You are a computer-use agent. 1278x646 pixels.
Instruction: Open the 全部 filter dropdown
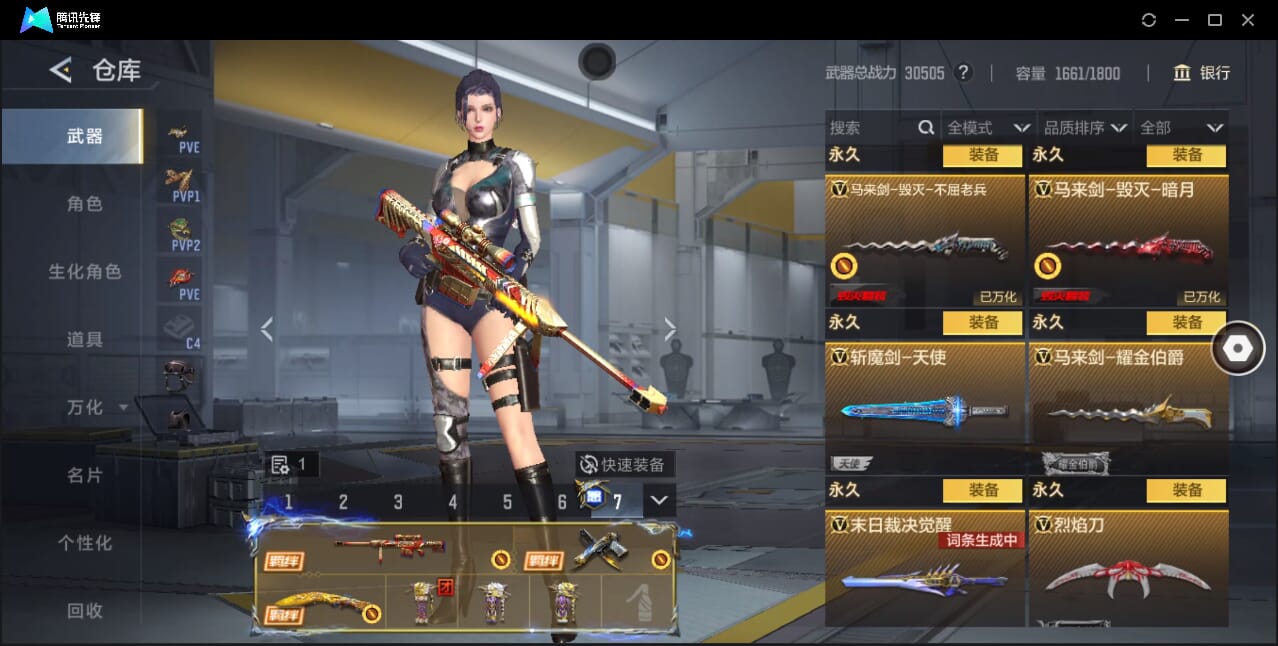pyautogui.click(x=1182, y=128)
